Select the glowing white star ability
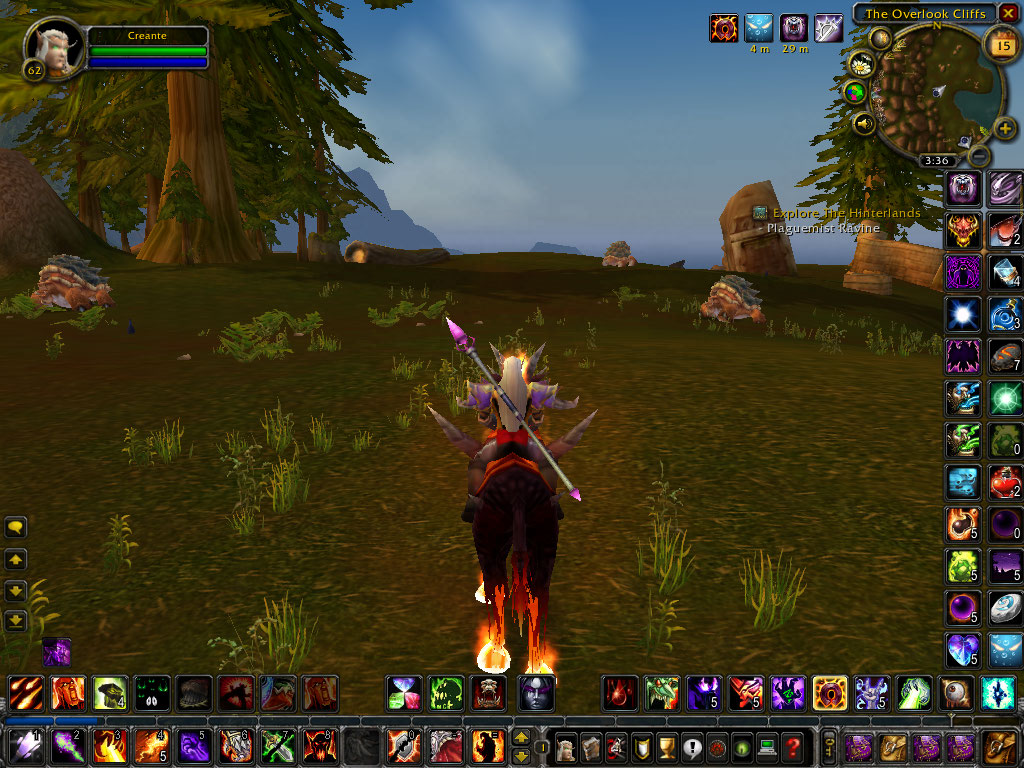 click(x=962, y=314)
